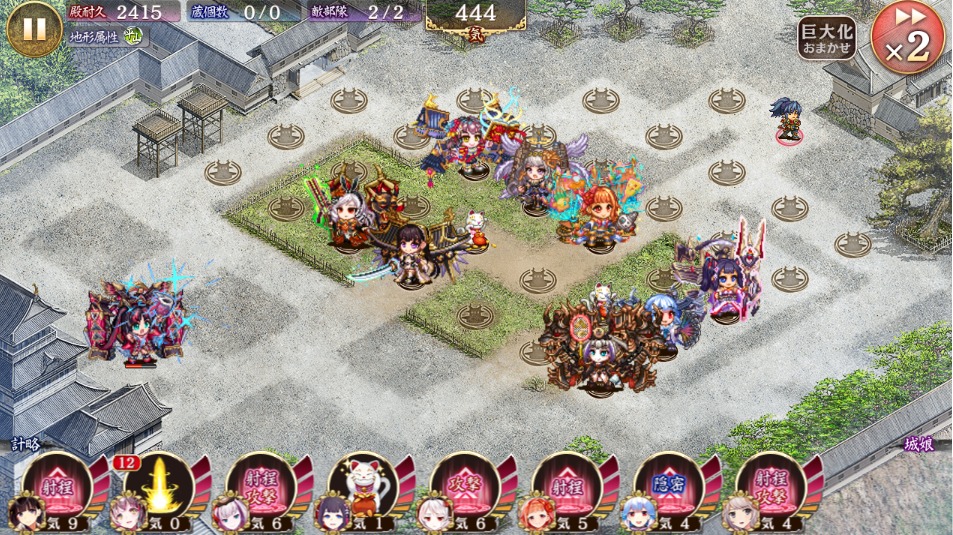Activate the 隠密 stealth stratagem
This screenshot has width=953, height=535.
point(669,485)
